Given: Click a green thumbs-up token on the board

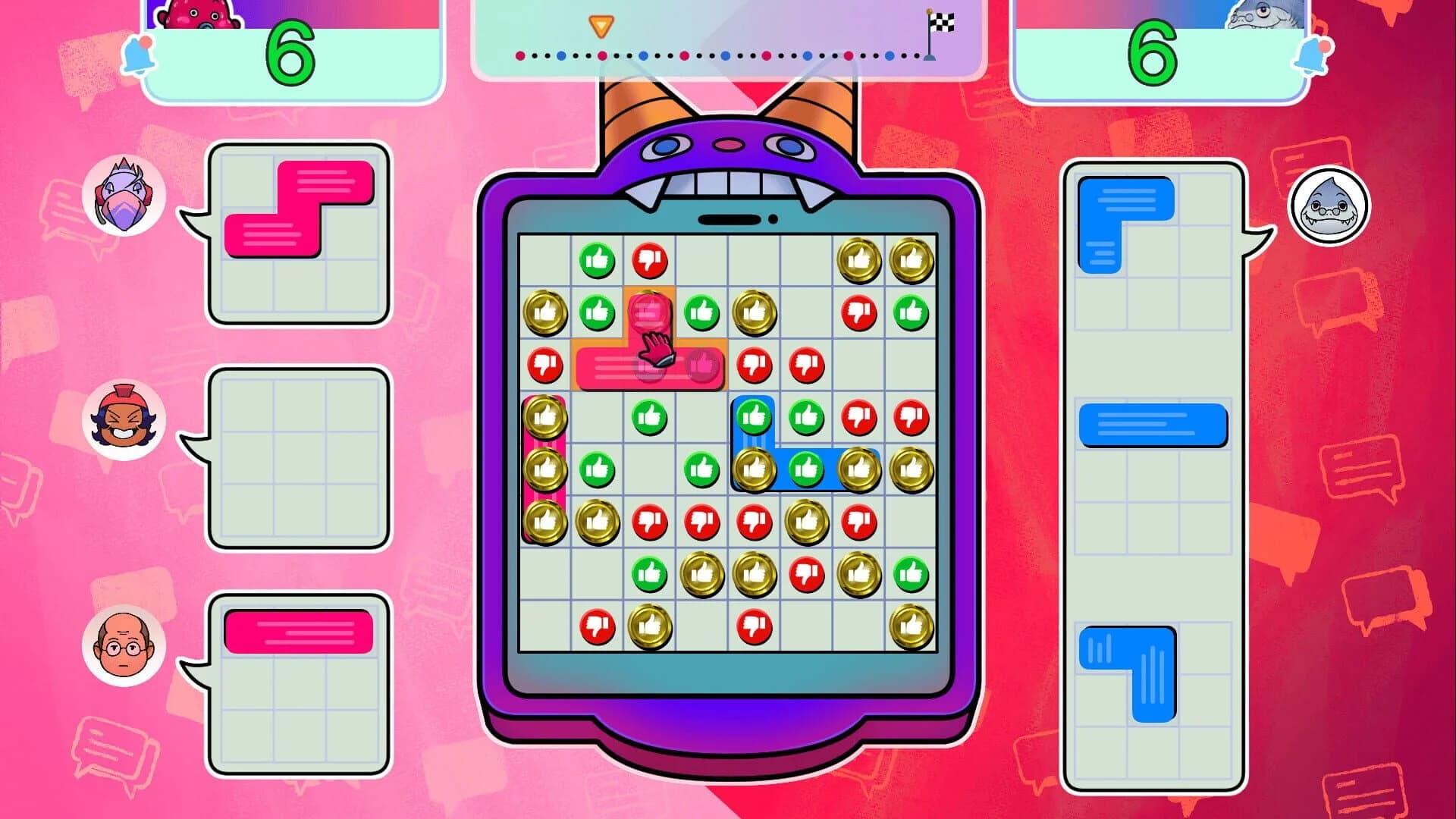Looking at the screenshot, I should [598, 259].
